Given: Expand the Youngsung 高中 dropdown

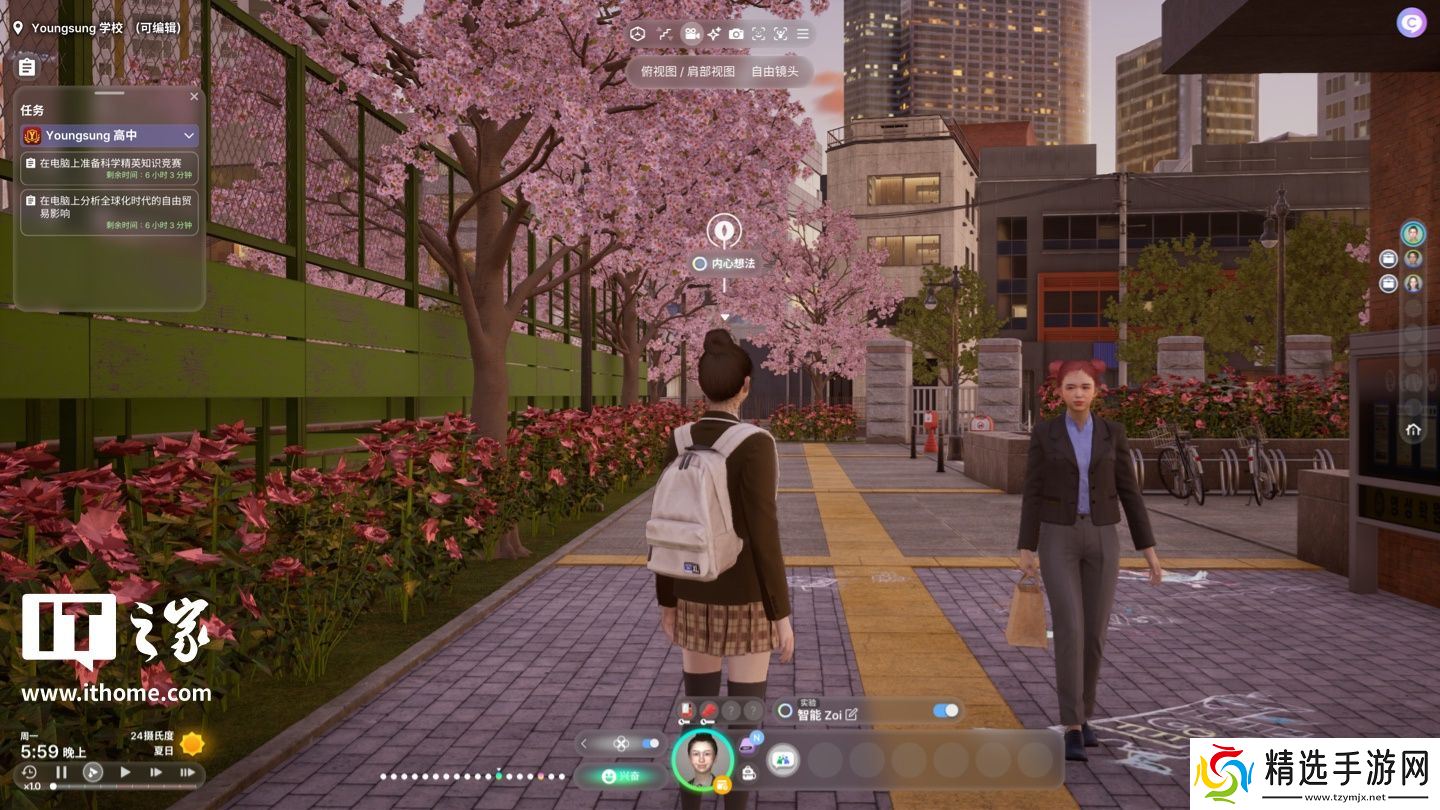Looking at the screenshot, I should point(188,135).
